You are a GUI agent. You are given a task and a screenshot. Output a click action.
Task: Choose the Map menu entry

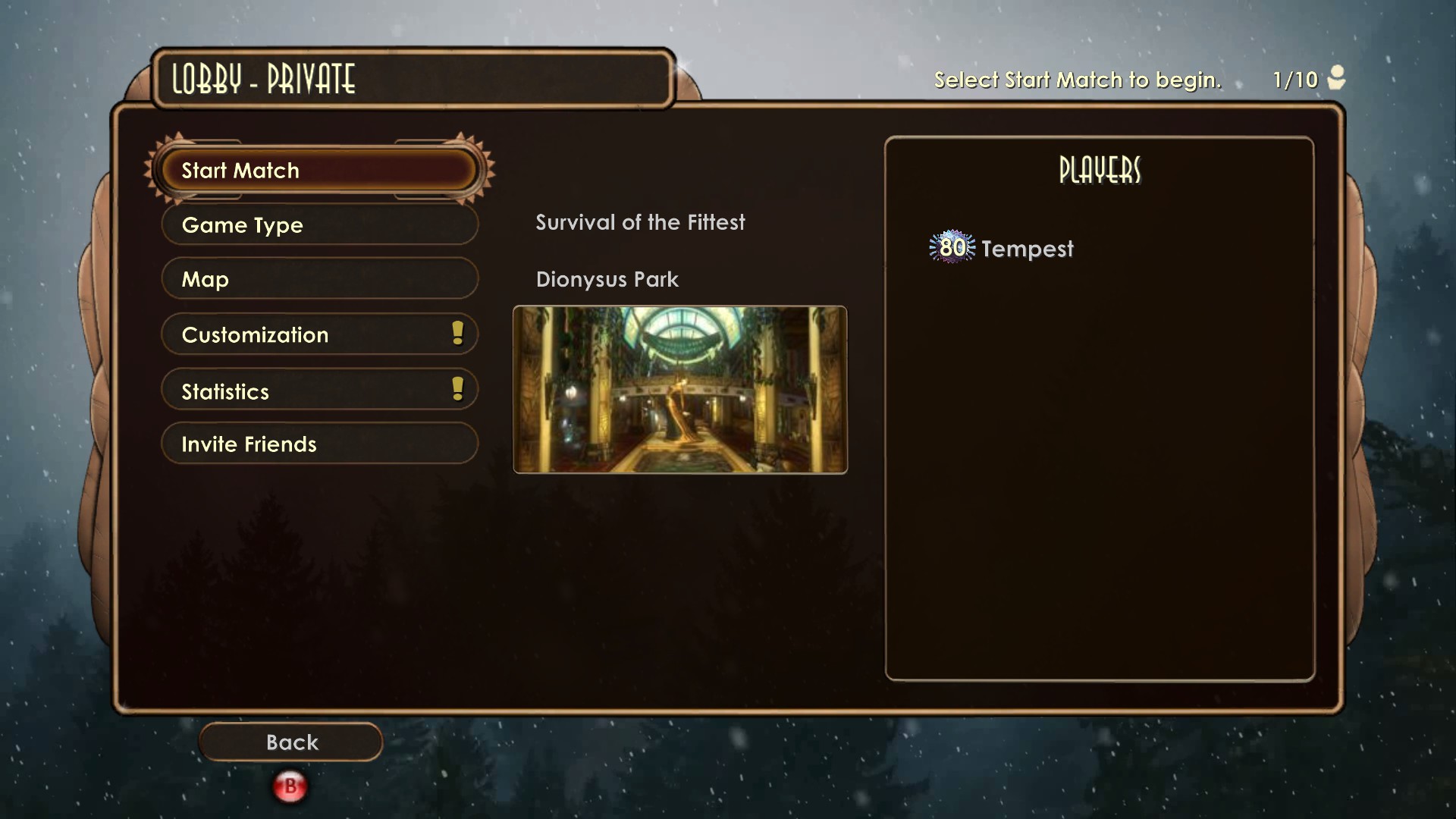tap(318, 279)
